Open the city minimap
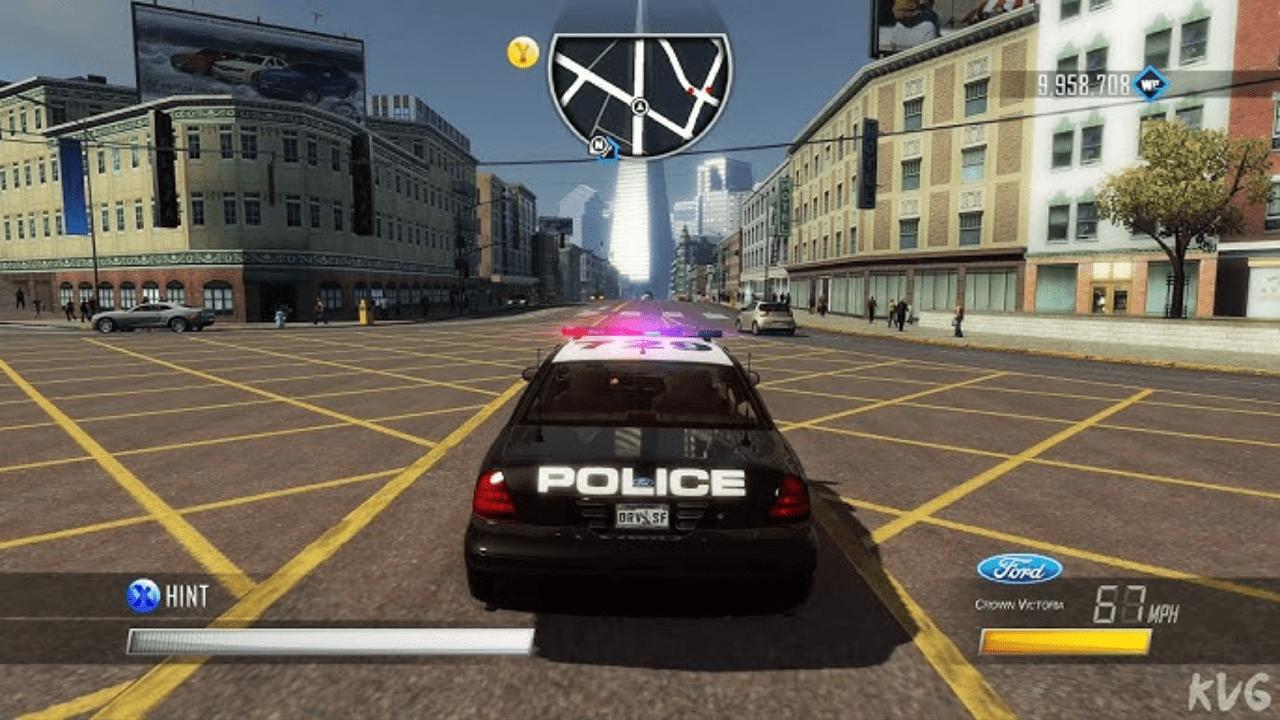This screenshot has width=1280, height=720. (x=640, y=92)
